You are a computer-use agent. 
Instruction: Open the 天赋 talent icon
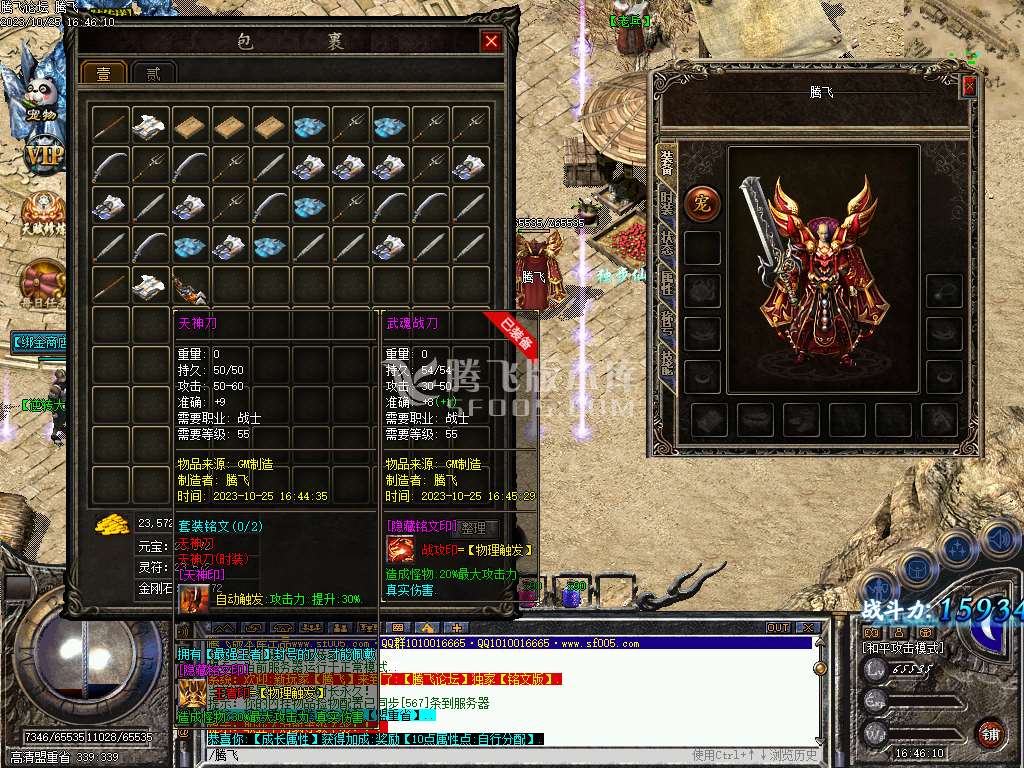pyautogui.click(x=42, y=212)
